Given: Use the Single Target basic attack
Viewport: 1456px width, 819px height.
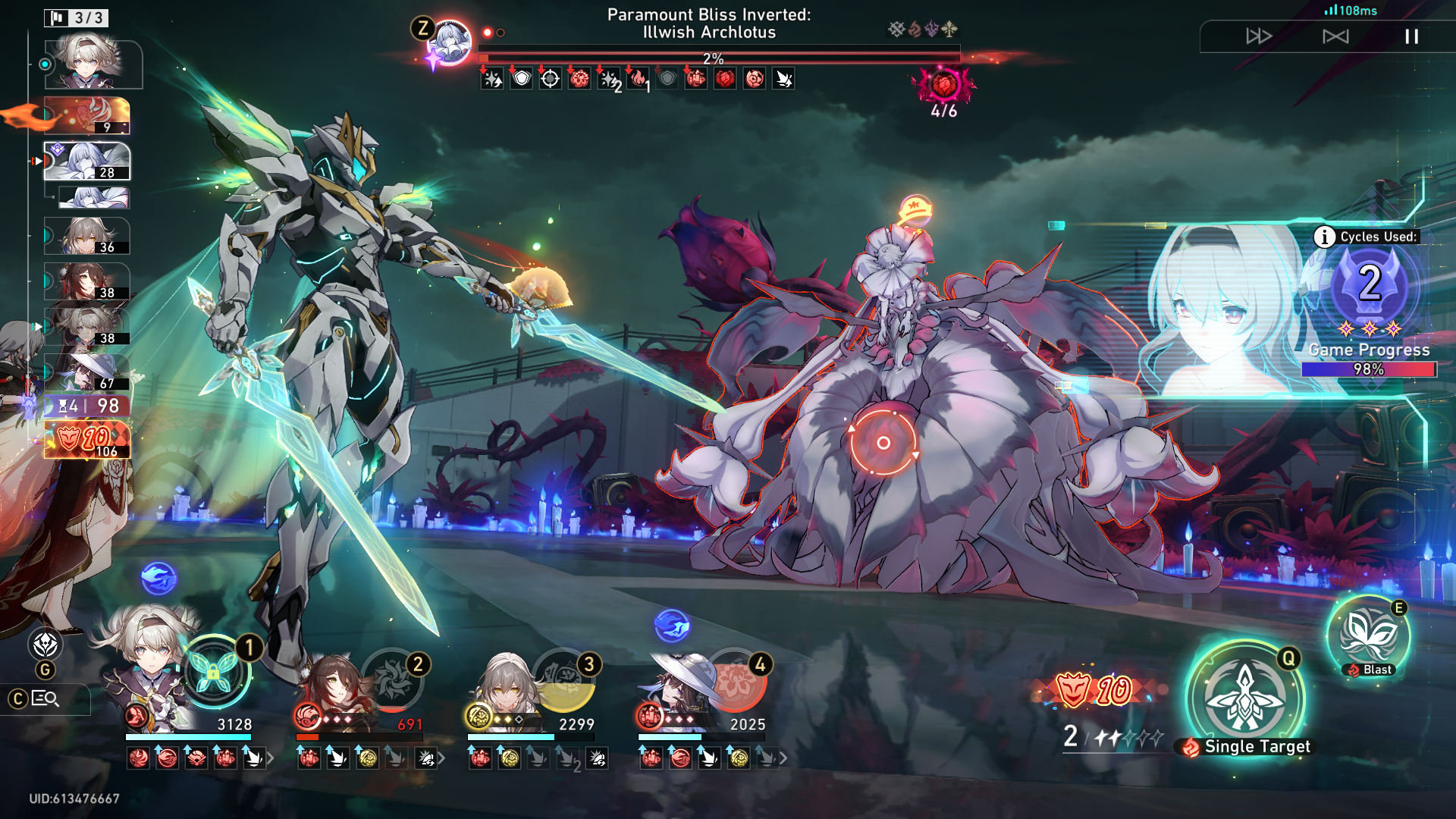Looking at the screenshot, I should 1244,698.
